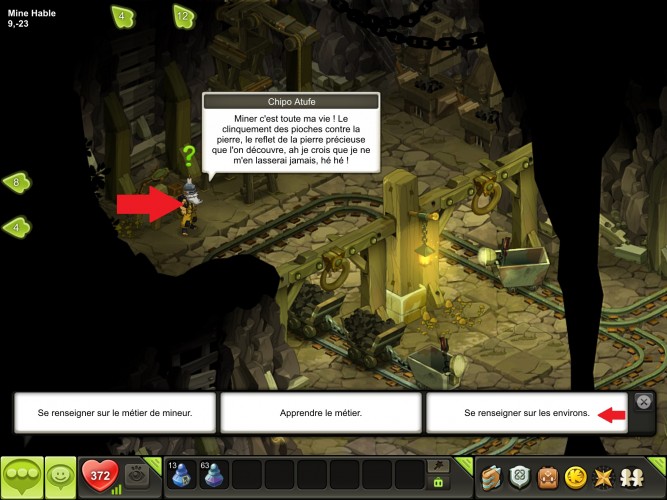Open the orange star burst menu icon
Screen dimensions: 667x500
[603, 476]
